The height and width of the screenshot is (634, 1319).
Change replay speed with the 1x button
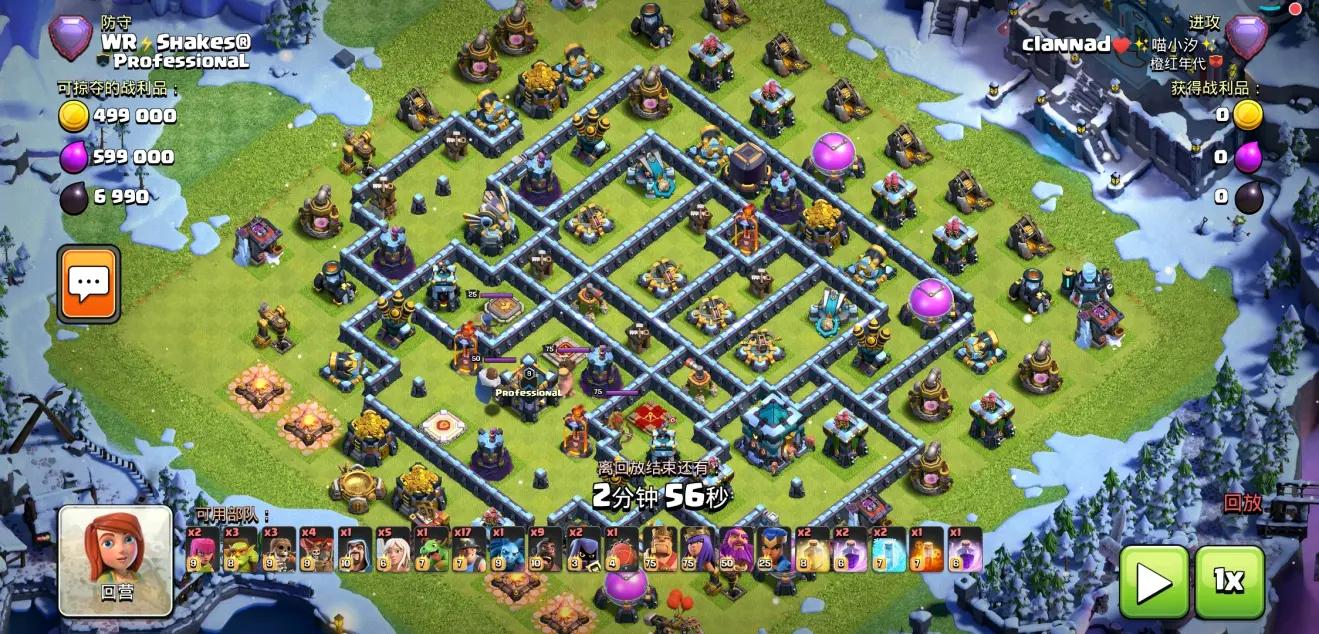[1229, 581]
